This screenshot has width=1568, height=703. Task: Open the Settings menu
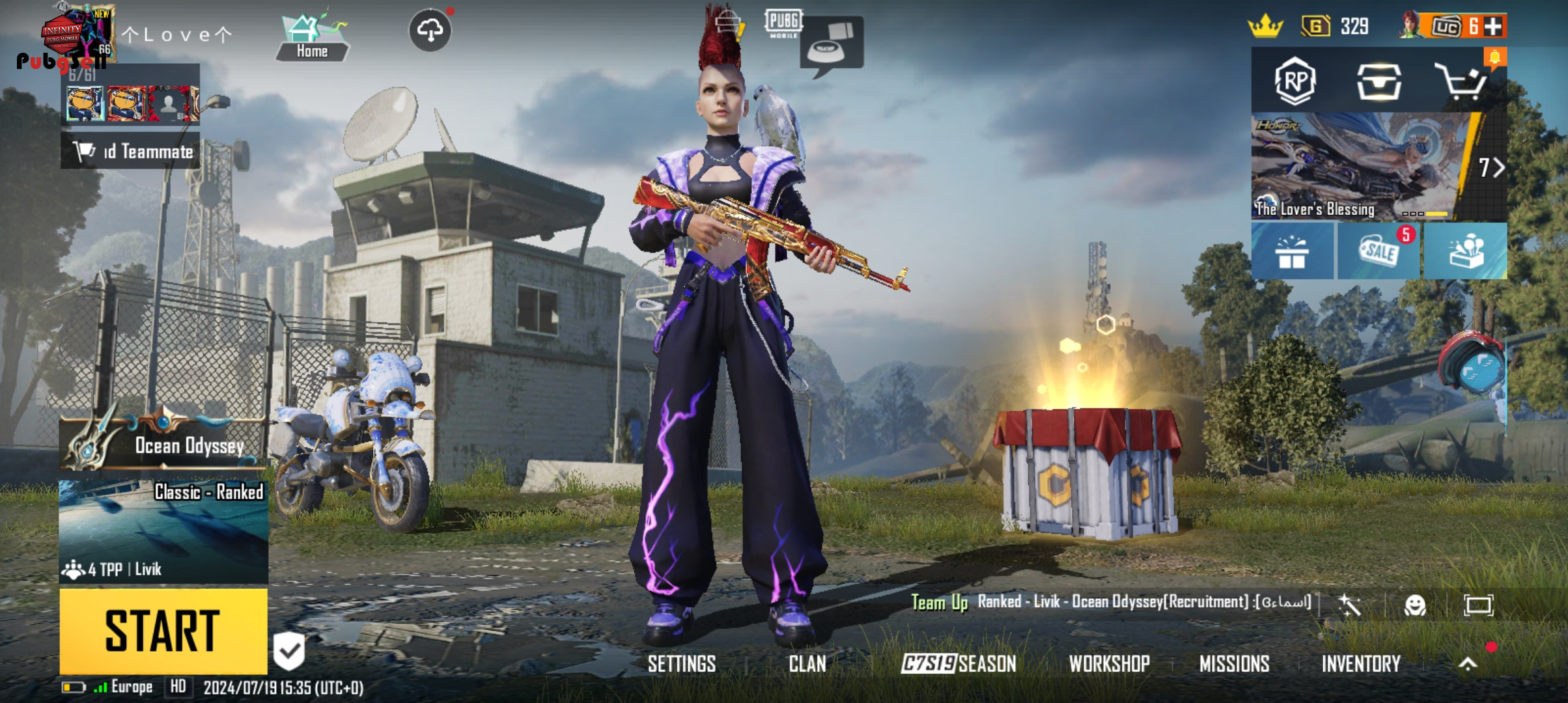click(681, 664)
